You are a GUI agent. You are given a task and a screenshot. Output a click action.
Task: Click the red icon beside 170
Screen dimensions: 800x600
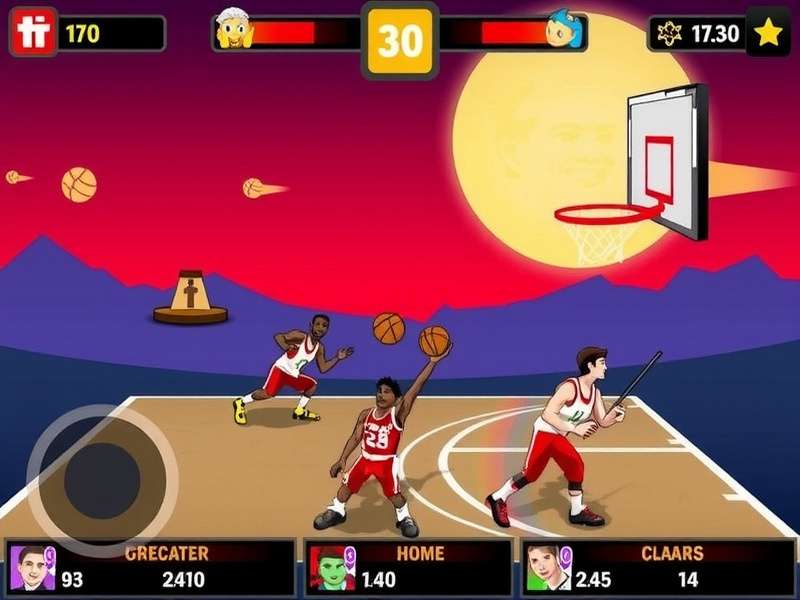(33, 33)
